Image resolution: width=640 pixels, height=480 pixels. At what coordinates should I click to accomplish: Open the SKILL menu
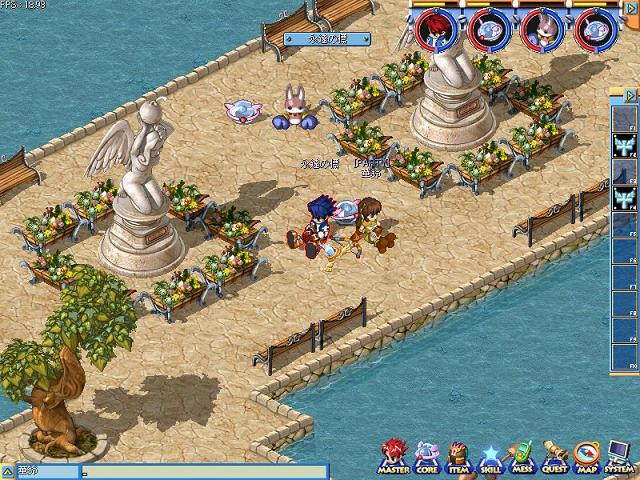tap(490, 457)
